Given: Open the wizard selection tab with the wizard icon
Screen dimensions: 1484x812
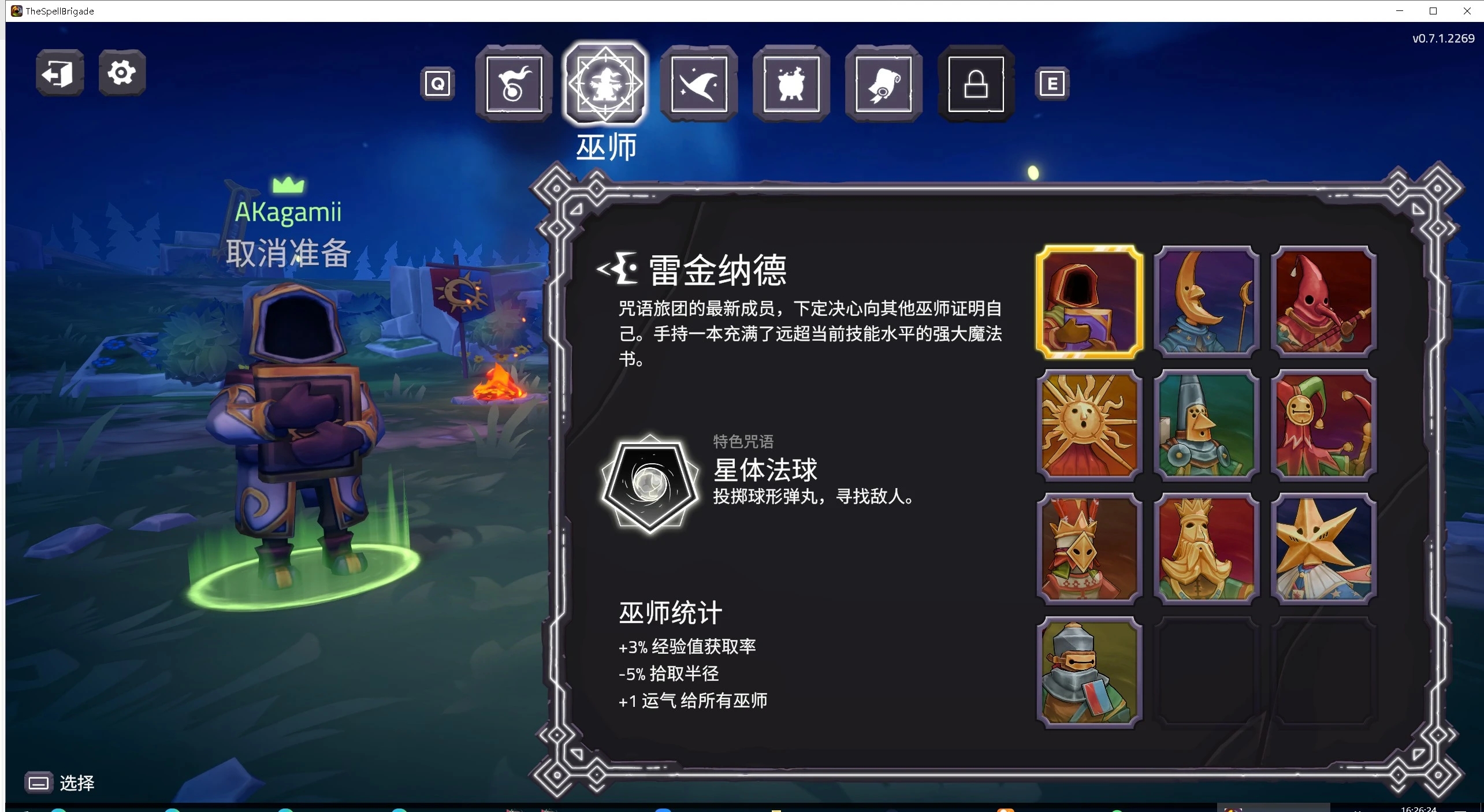Looking at the screenshot, I should point(604,85).
